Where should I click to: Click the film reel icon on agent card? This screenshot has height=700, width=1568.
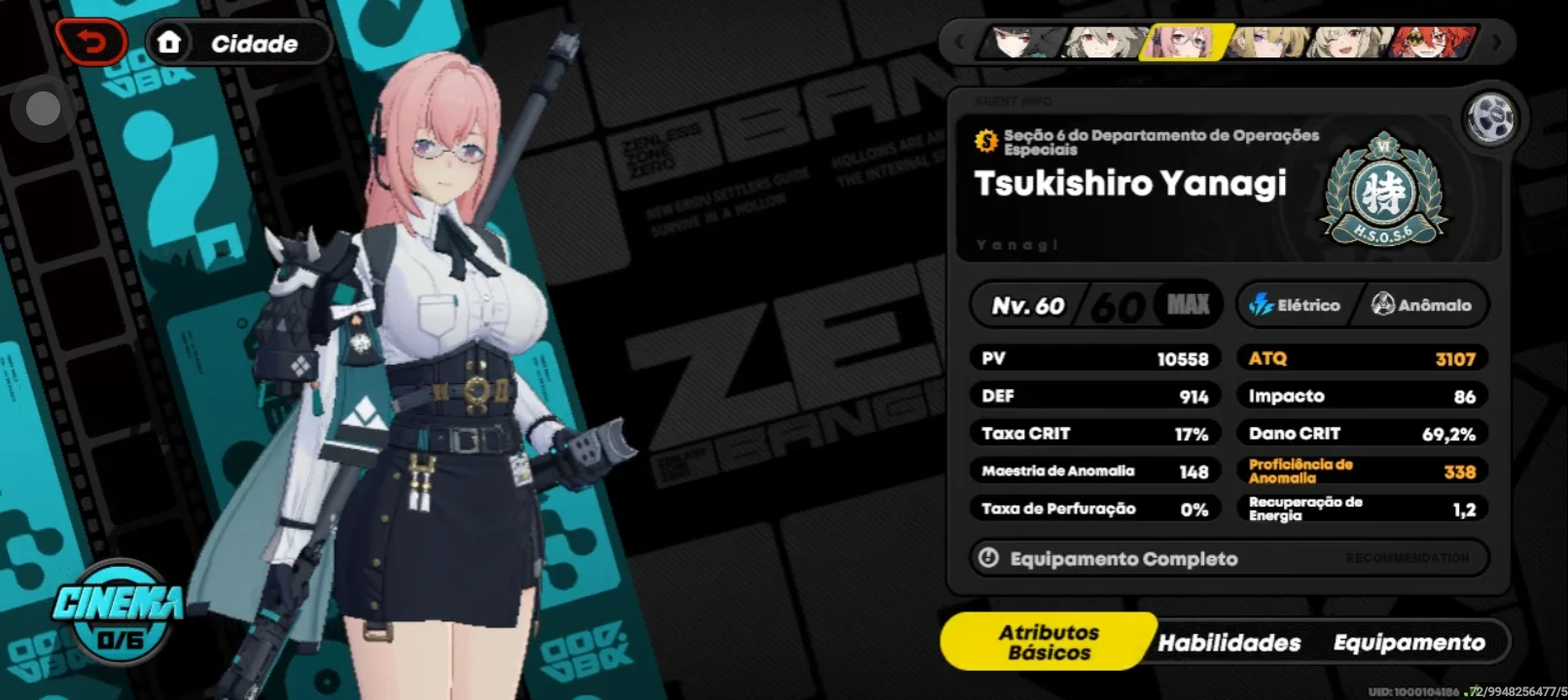[x=1491, y=117]
